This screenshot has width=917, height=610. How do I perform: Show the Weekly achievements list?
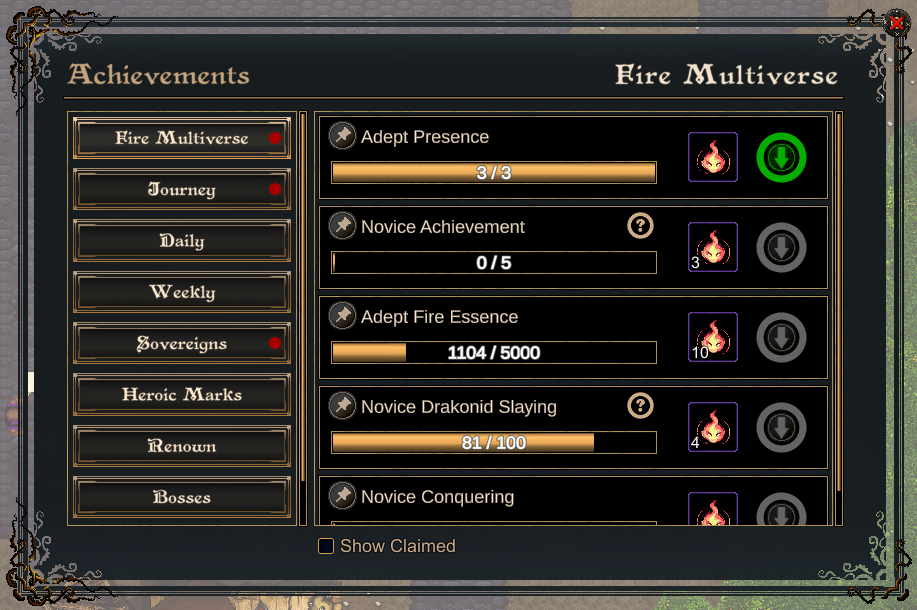(x=182, y=293)
